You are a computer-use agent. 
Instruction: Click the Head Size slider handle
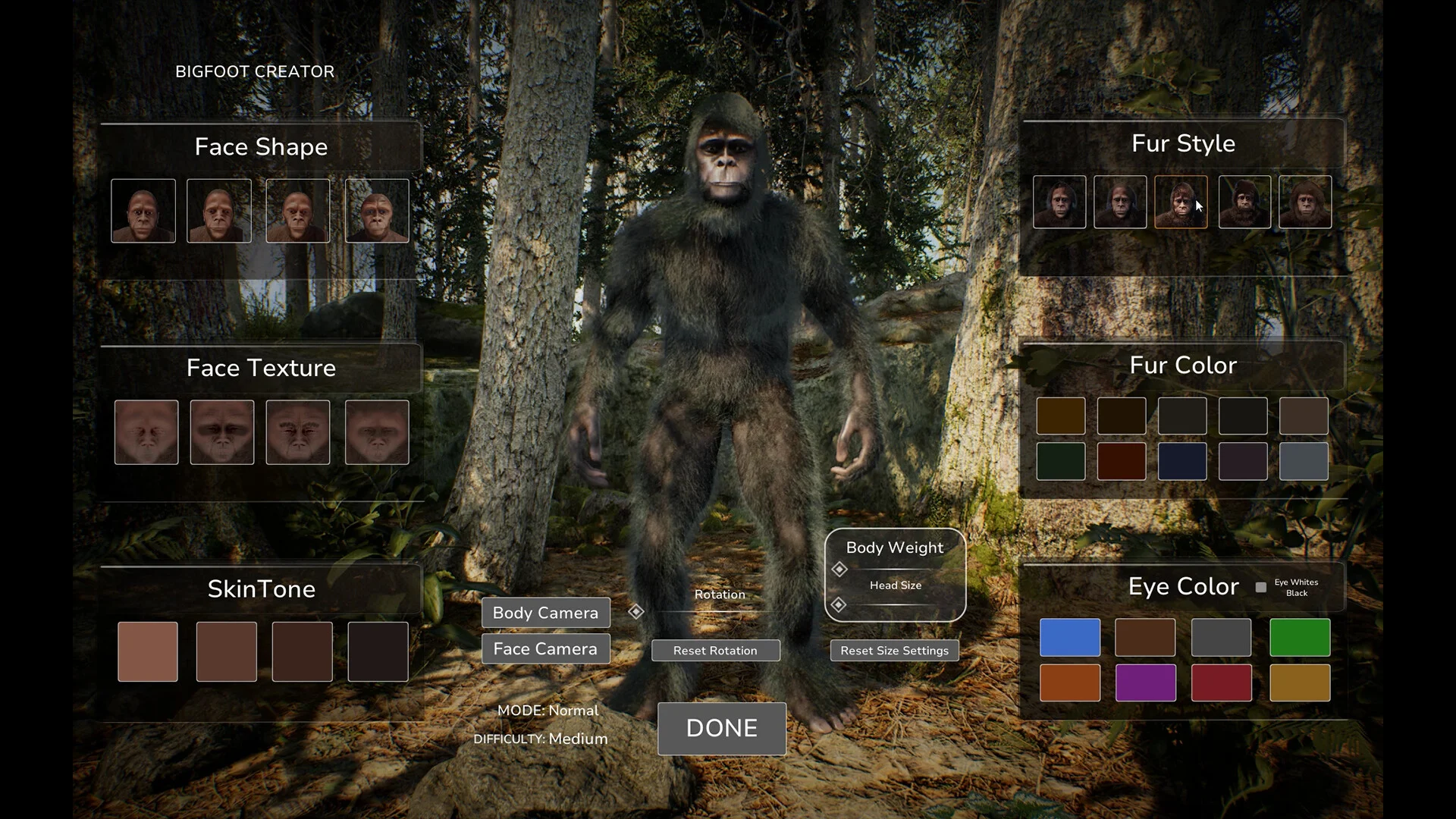coord(839,604)
